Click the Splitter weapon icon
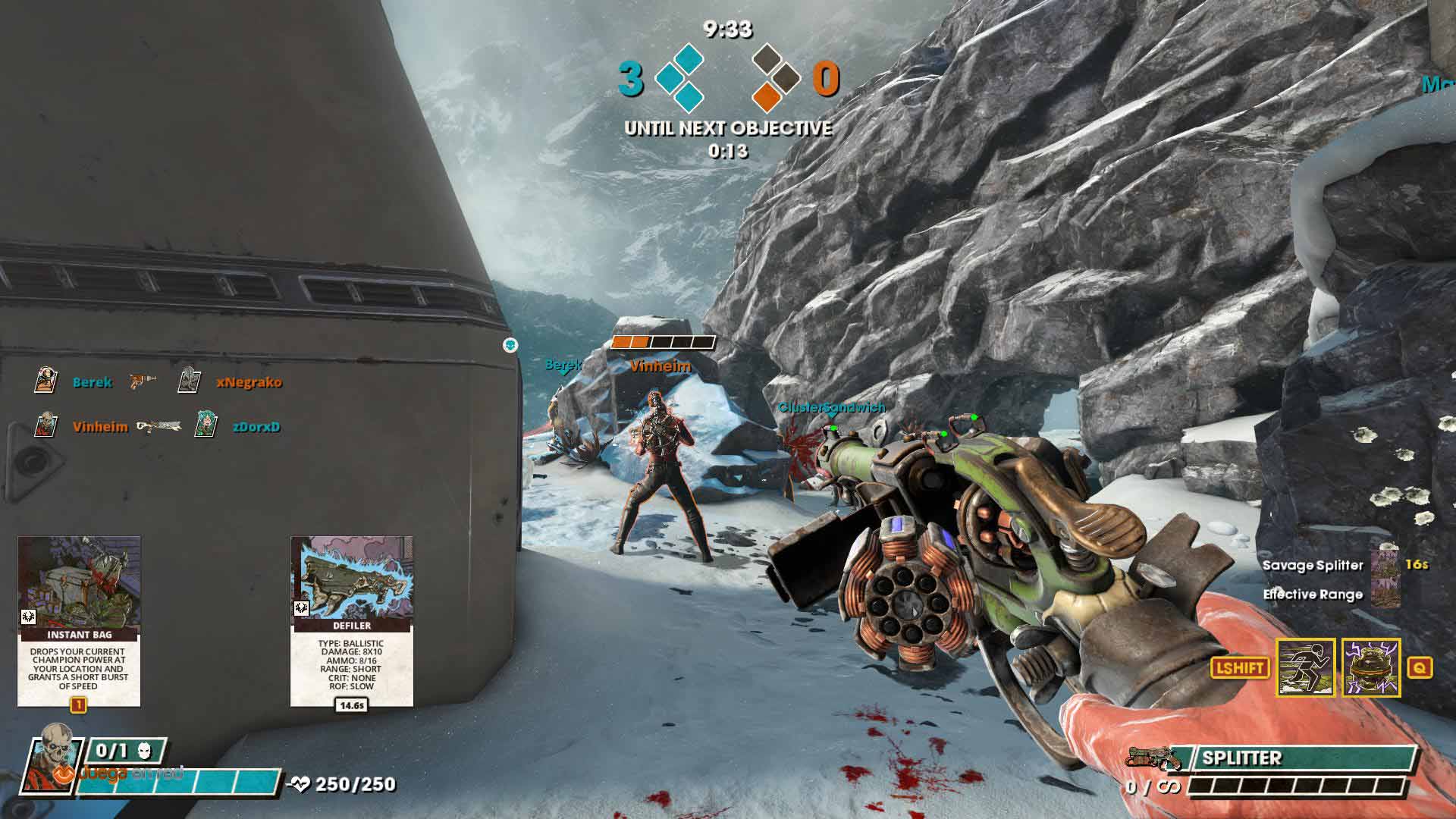Image resolution: width=1456 pixels, height=819 pixels. point(1154,758)
